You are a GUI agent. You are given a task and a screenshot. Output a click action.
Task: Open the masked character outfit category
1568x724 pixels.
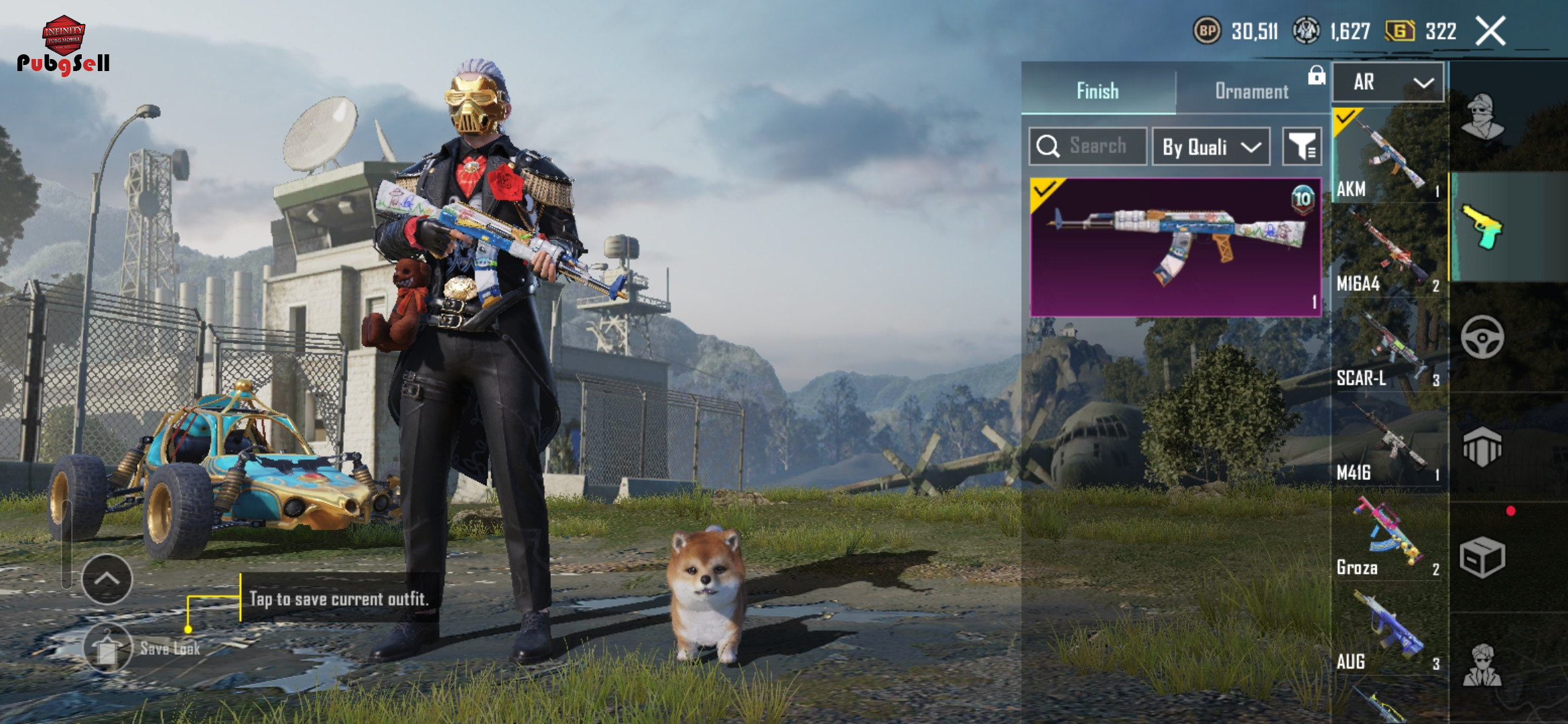coord(1482,117)
